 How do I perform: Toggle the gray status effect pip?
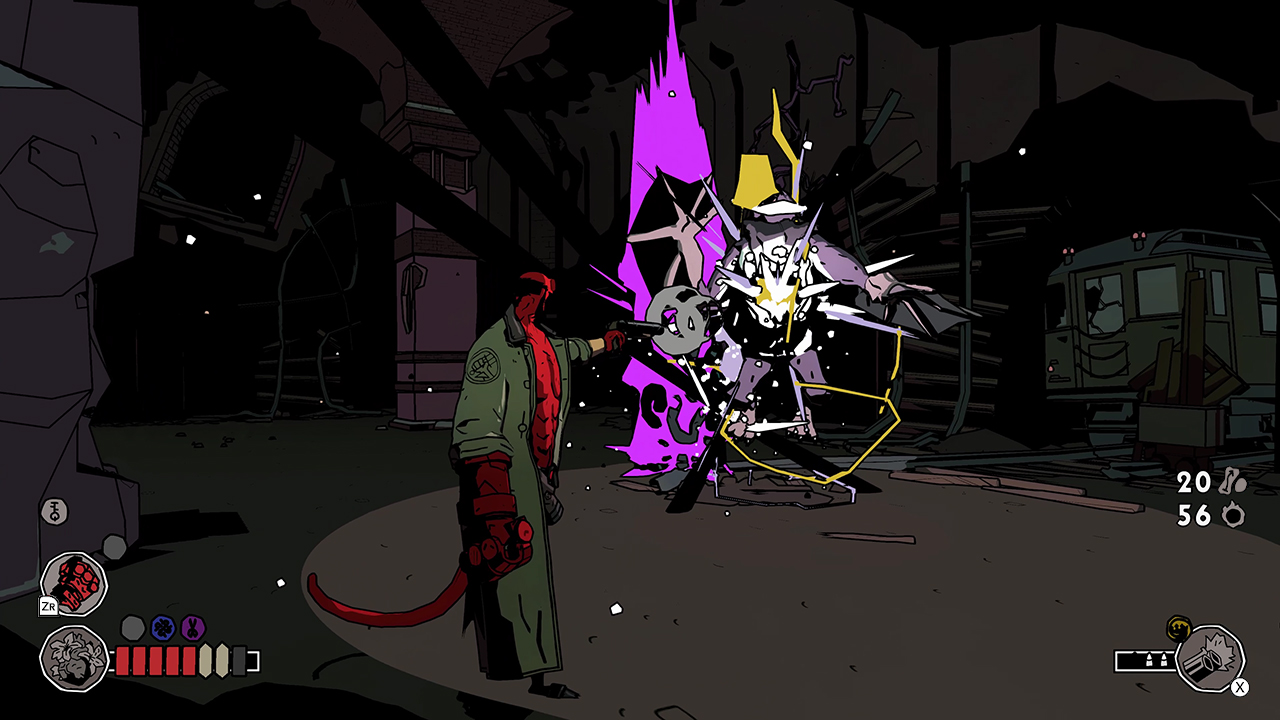point(132,628)
